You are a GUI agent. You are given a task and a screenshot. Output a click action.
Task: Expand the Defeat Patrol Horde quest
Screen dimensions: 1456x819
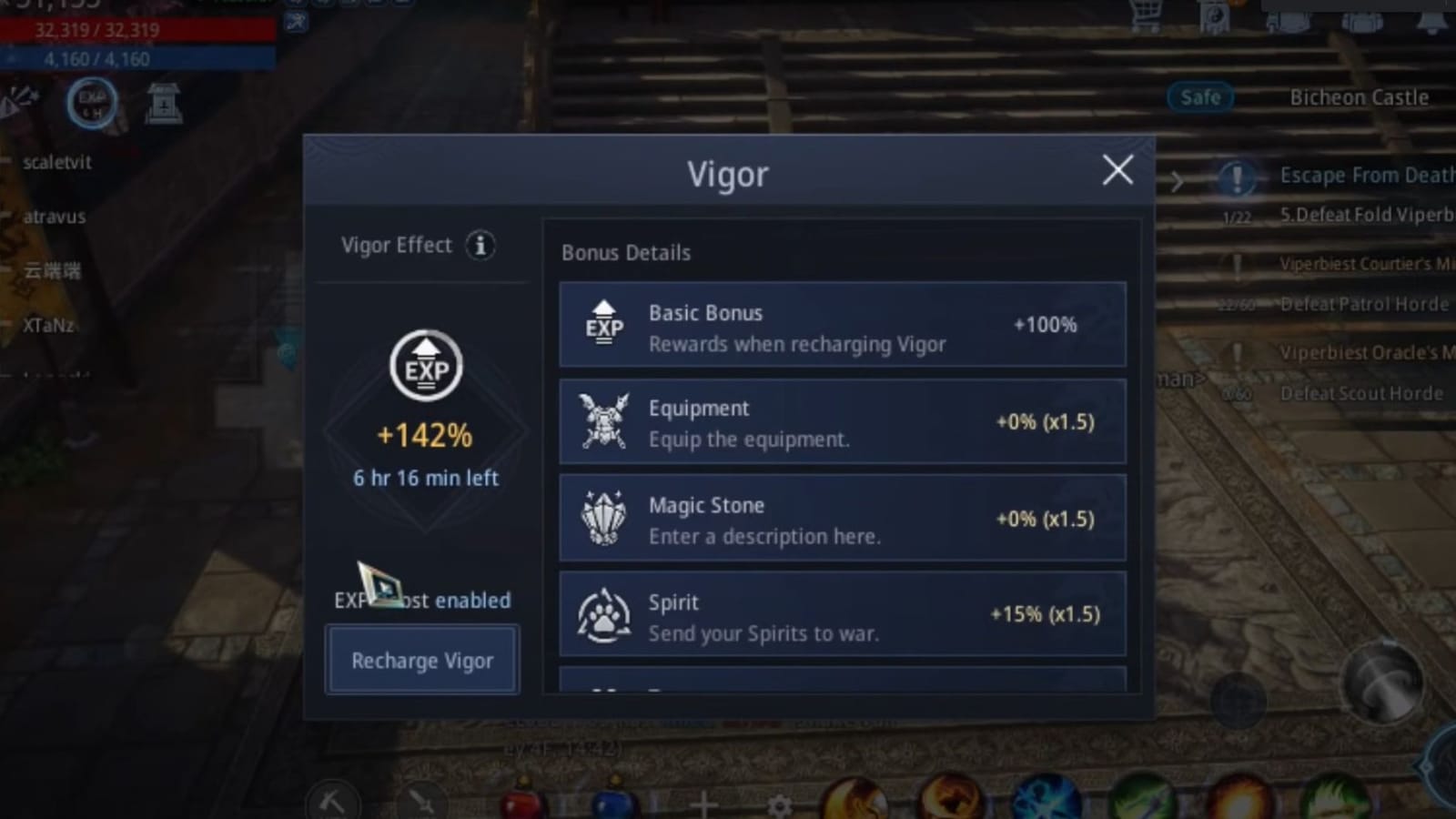pos(1364,303)
